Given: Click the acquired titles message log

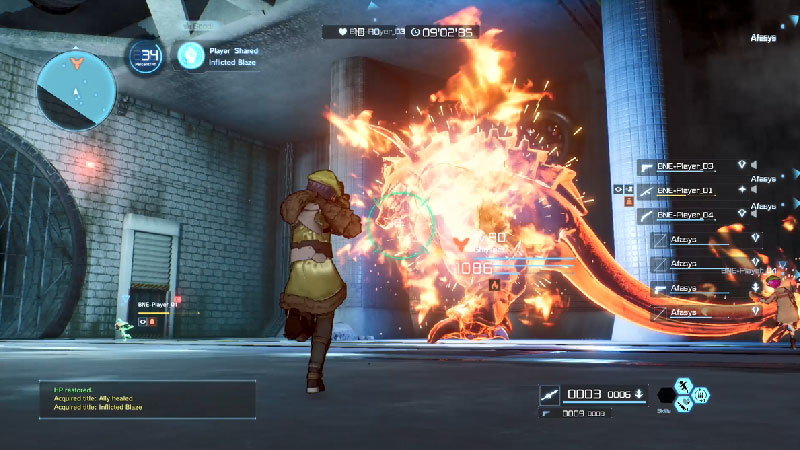Looking at the screenshot, I should pyautogui.click(x=147, y=398).
